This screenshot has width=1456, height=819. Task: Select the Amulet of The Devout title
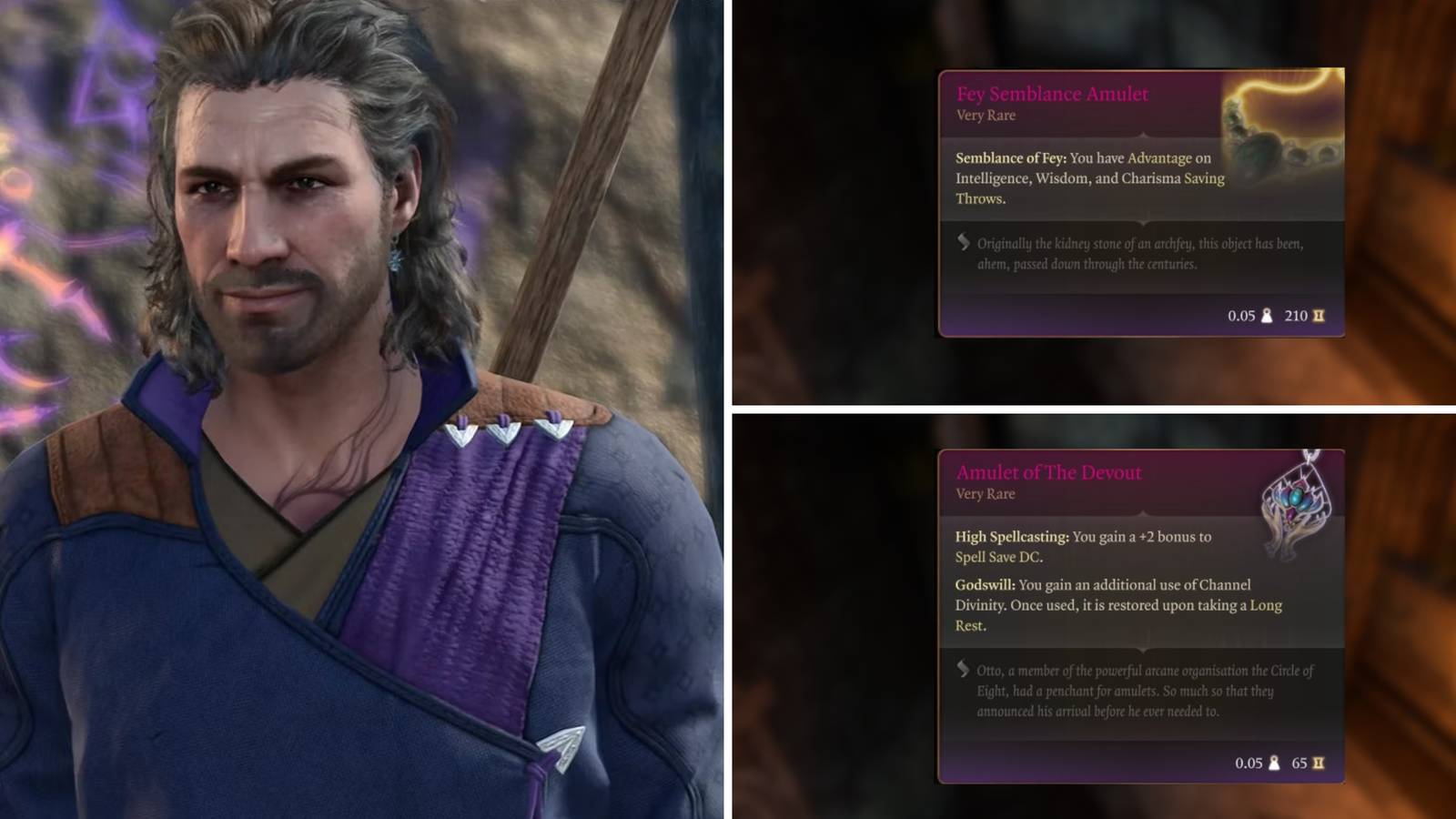pos(1051,472)
